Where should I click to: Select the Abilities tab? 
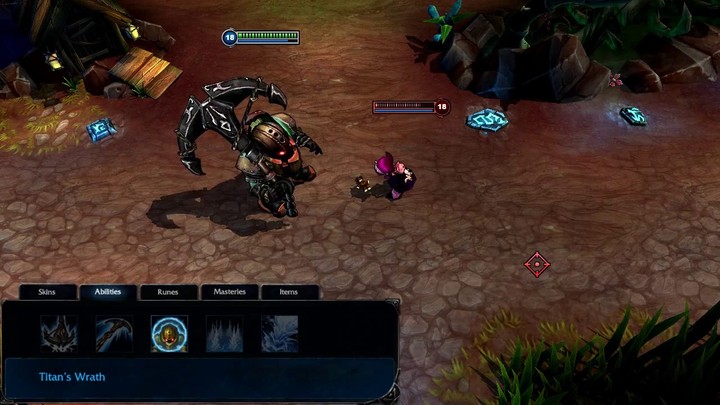pos(108,292)
